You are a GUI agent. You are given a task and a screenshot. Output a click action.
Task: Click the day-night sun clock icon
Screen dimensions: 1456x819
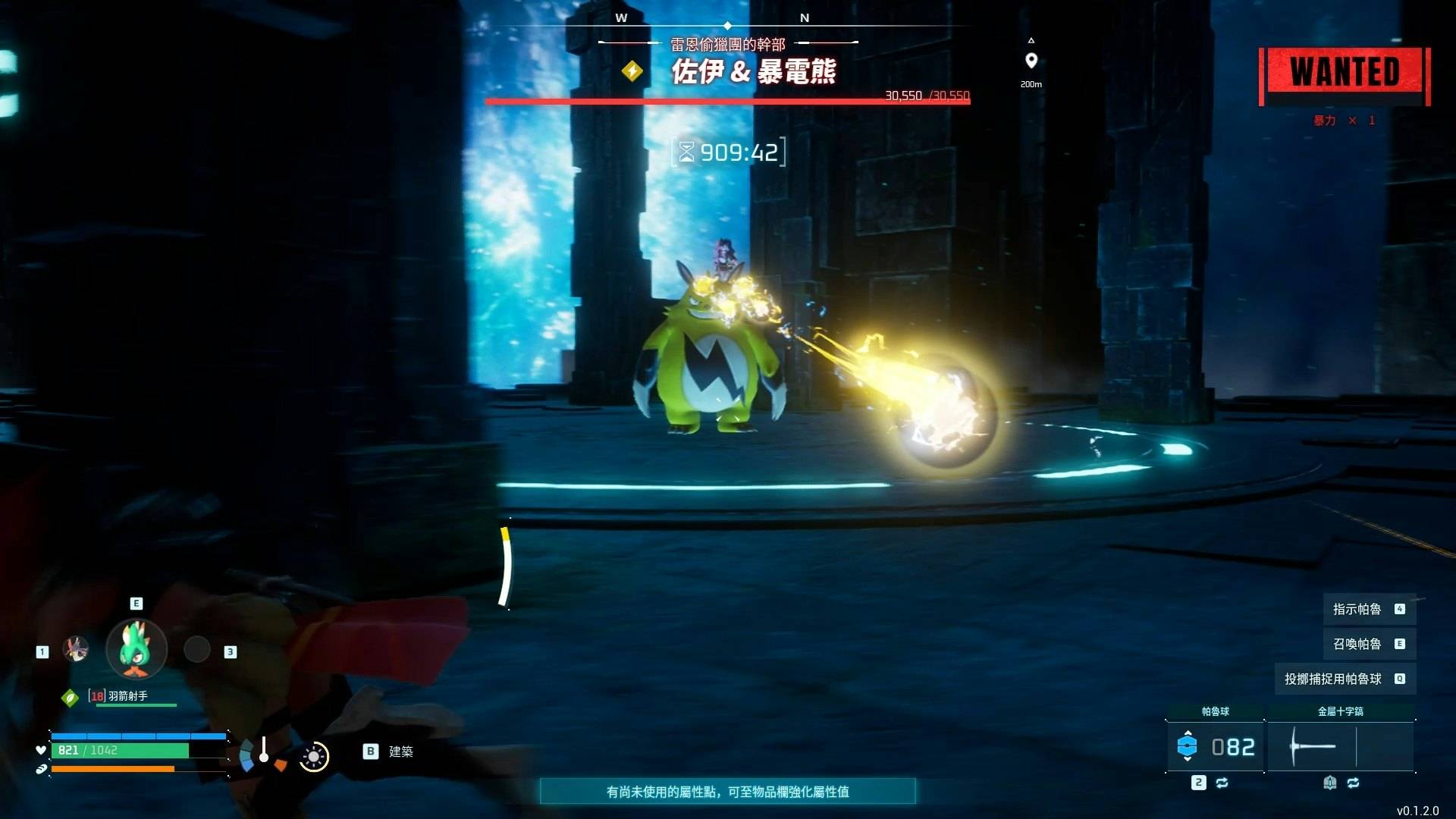[313, 757]
